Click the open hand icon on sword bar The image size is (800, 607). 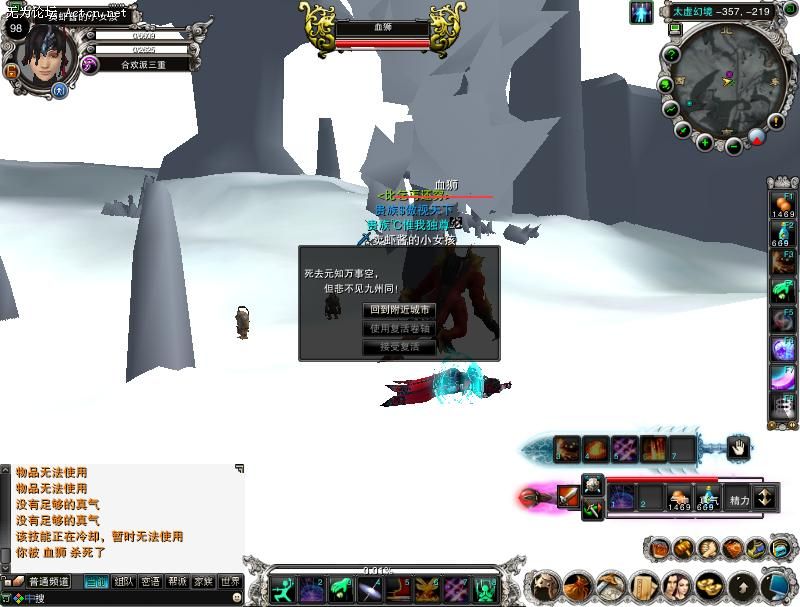tap(738, 448)
